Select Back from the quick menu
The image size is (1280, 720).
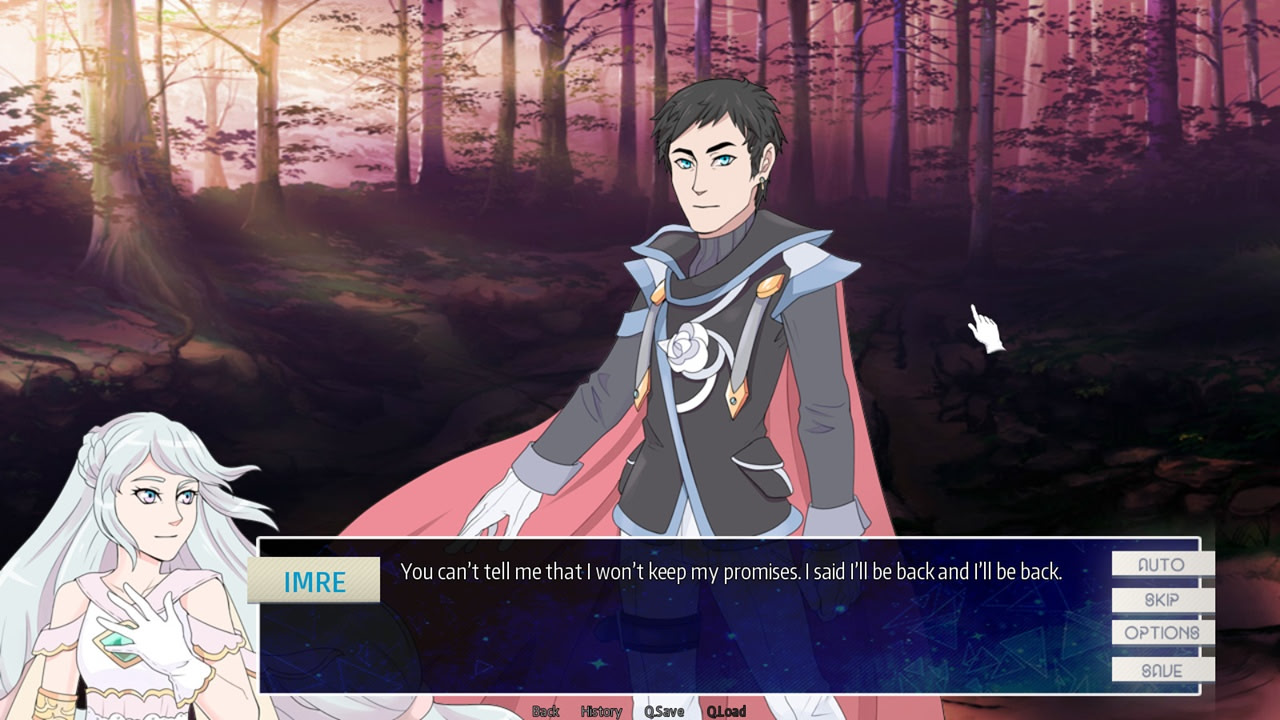(545, 711)
